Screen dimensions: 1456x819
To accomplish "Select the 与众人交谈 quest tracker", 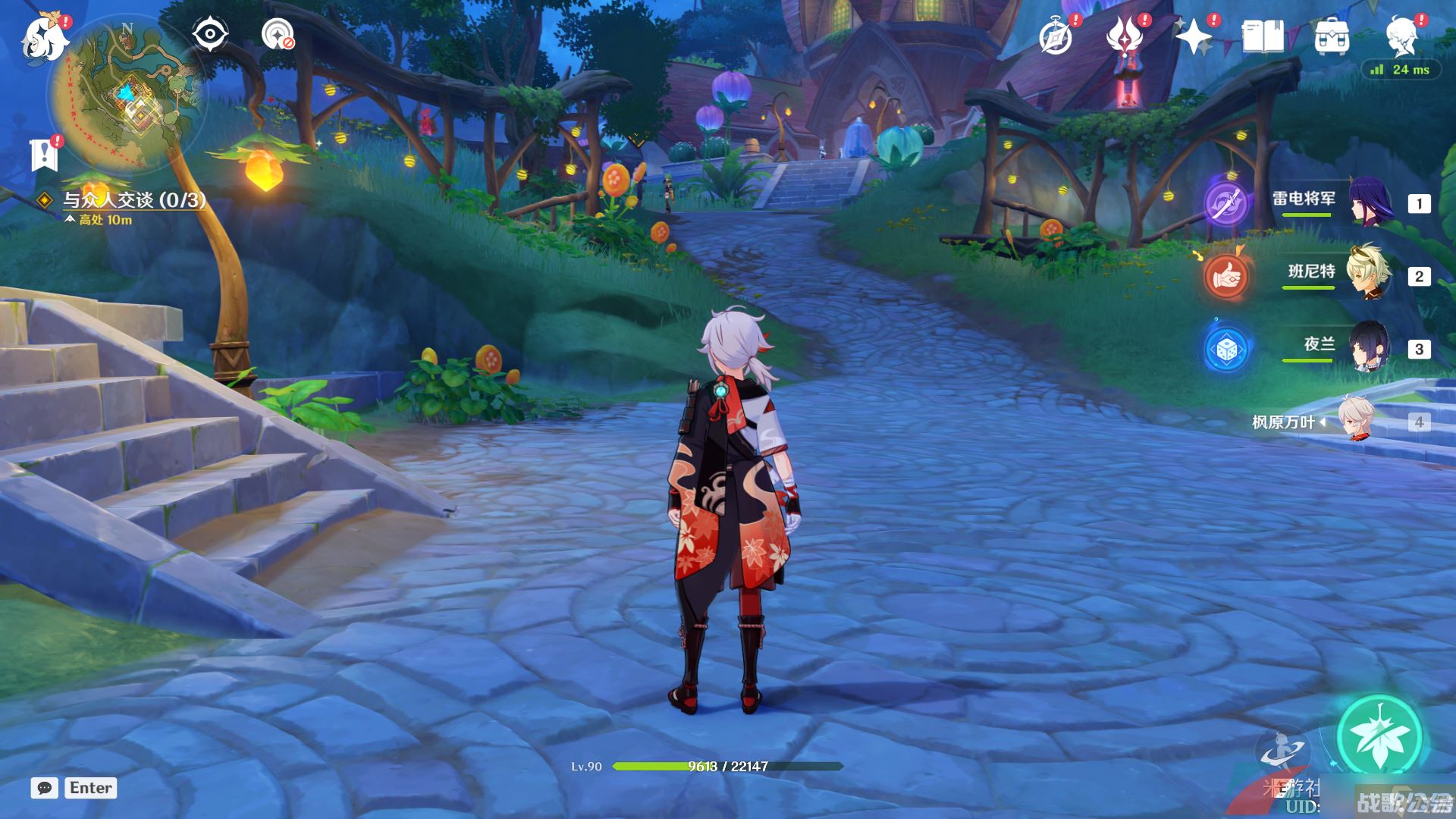I will pos(133,200).
